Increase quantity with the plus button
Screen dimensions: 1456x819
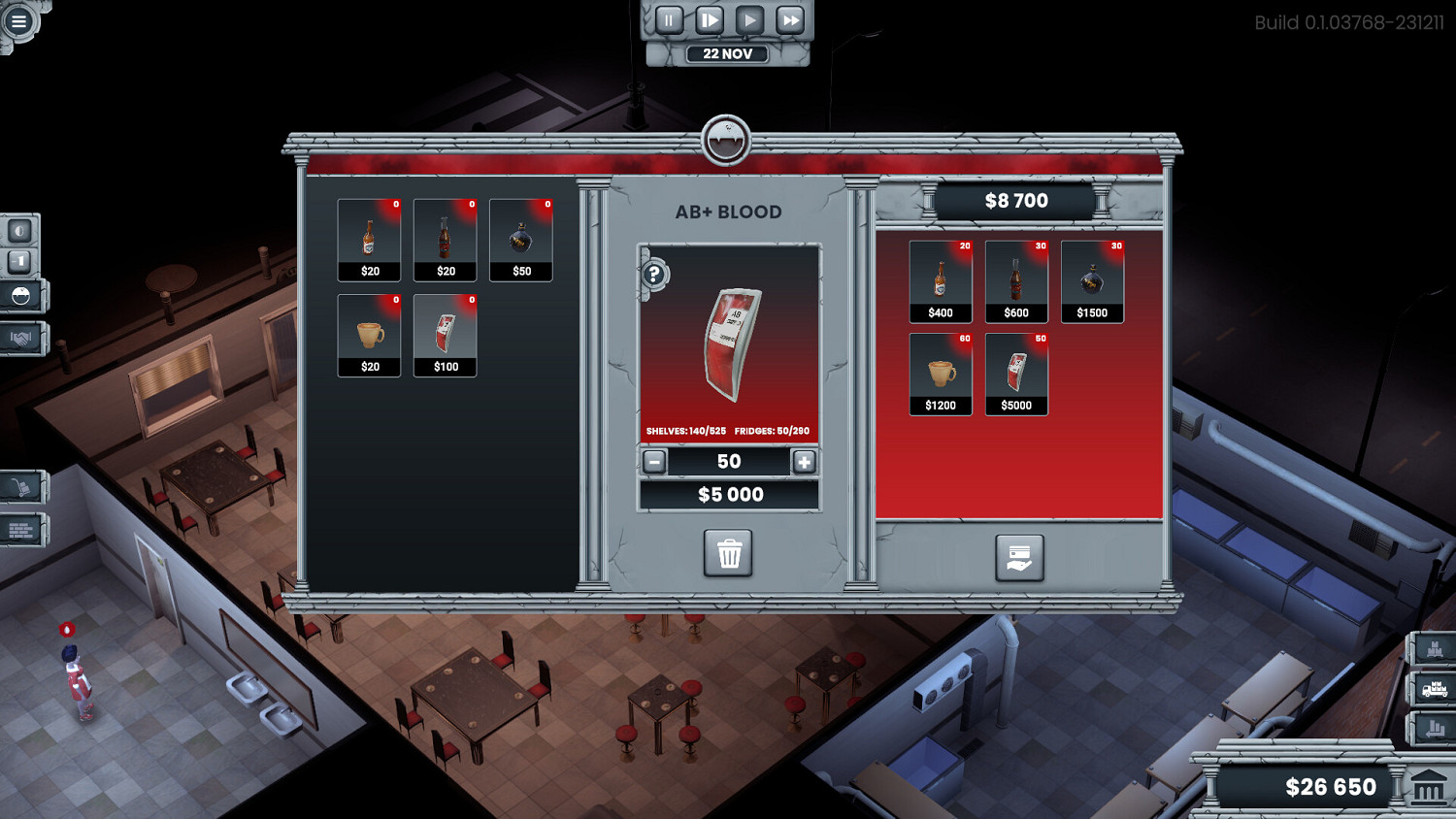pyautogui.click(x=803, y=462)
